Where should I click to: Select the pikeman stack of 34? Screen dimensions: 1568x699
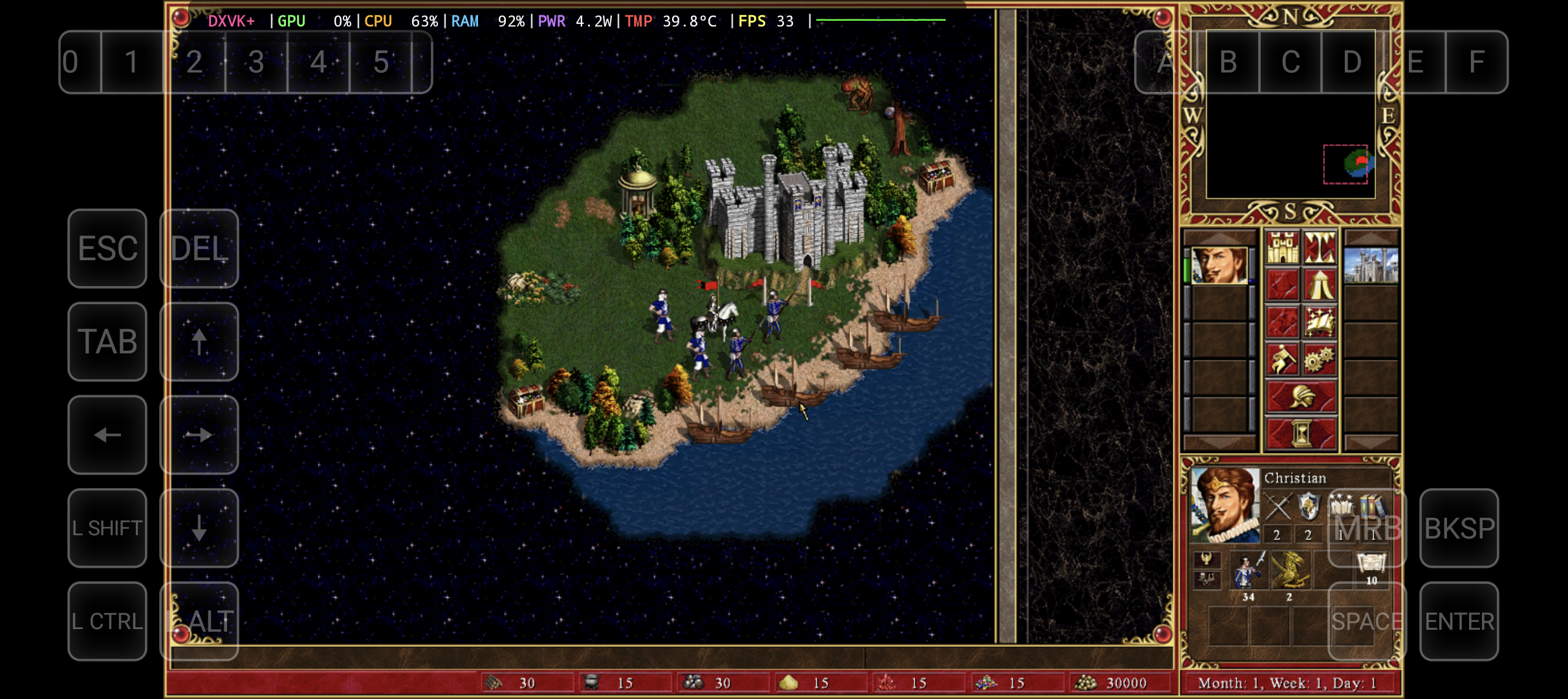[x=1248, y=571]
